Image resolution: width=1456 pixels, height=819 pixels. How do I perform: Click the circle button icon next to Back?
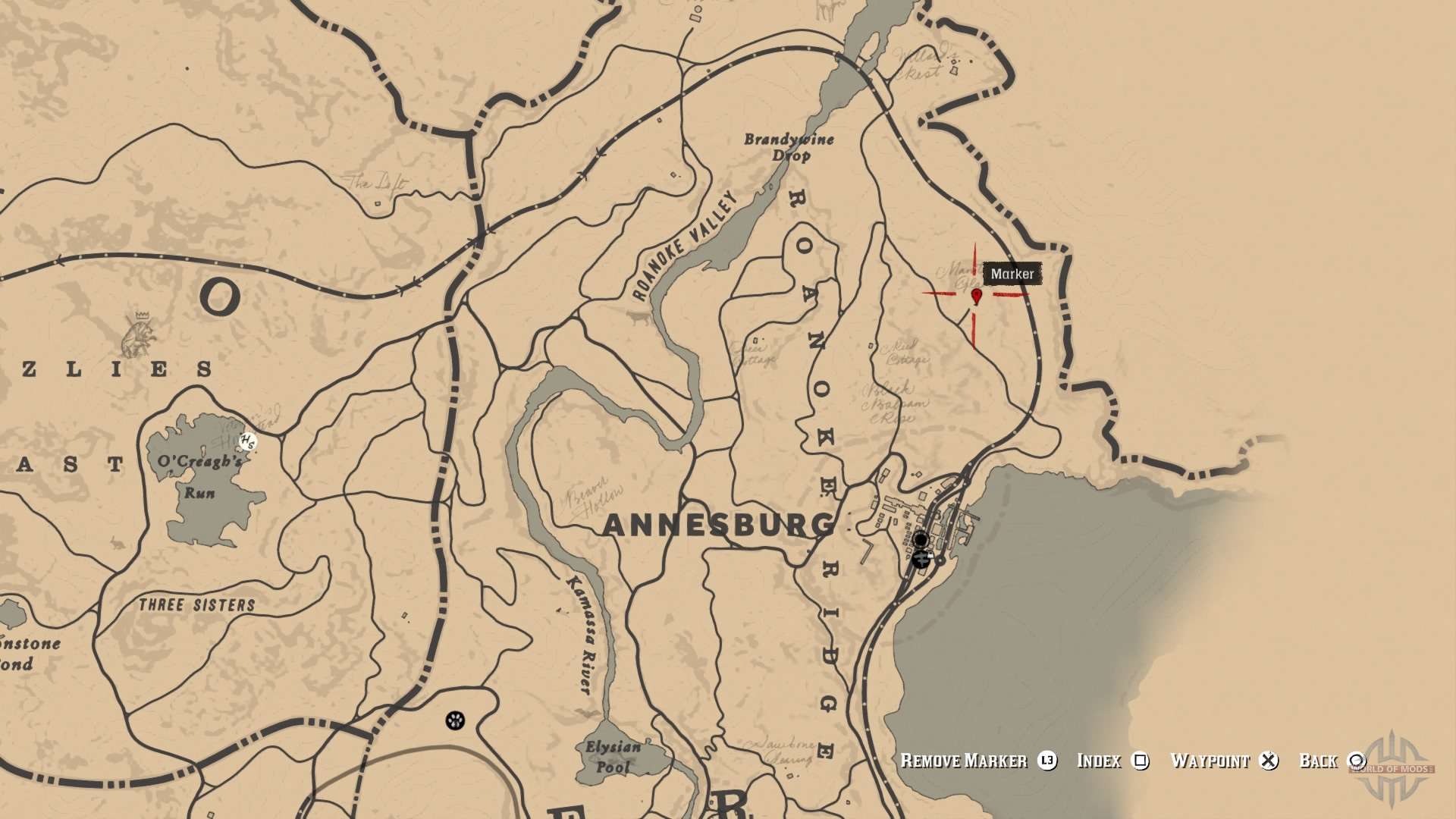pyautogui.click(x=1357, y=761)
